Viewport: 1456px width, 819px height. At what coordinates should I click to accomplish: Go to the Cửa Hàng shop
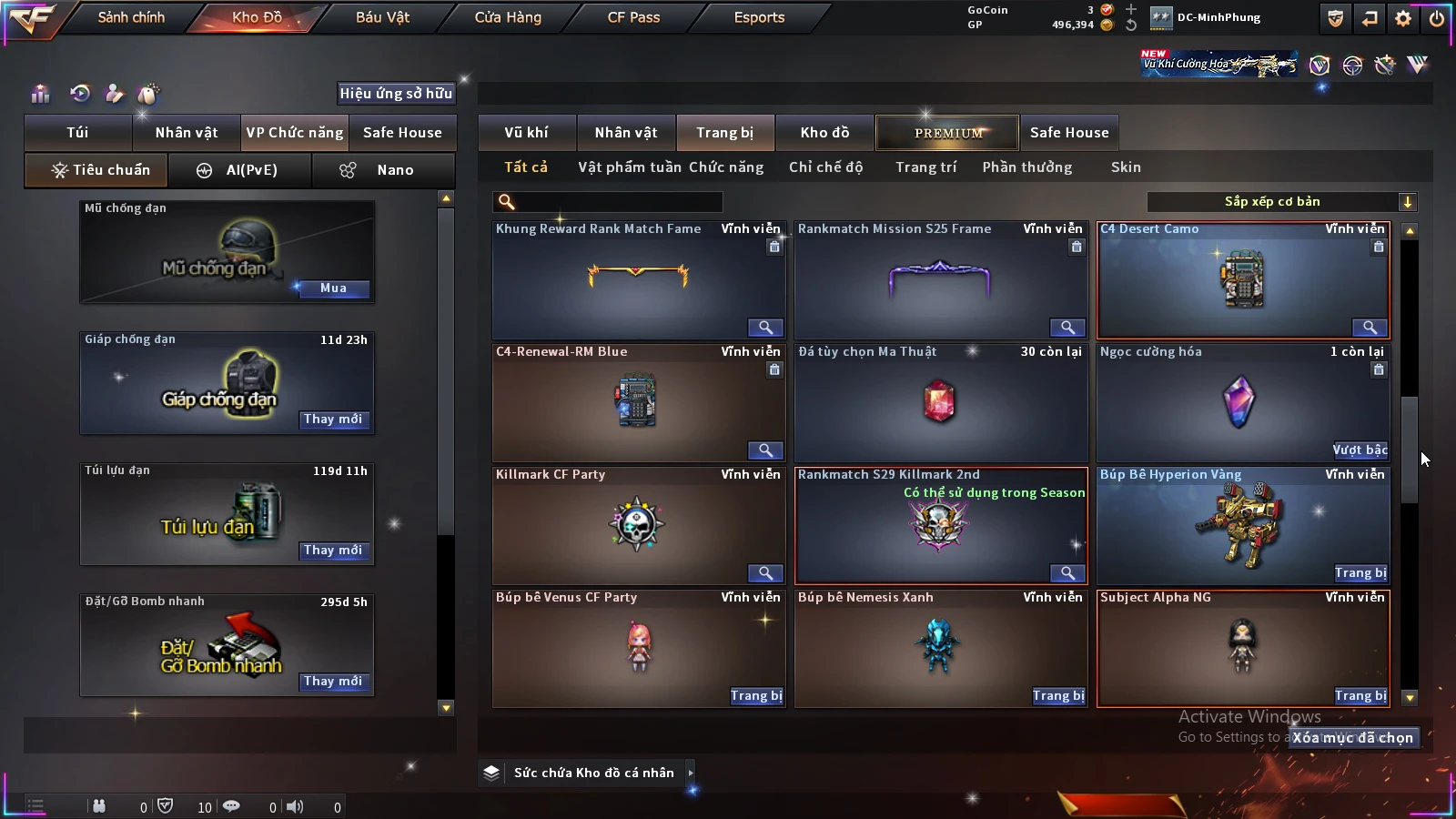(508, 17)
